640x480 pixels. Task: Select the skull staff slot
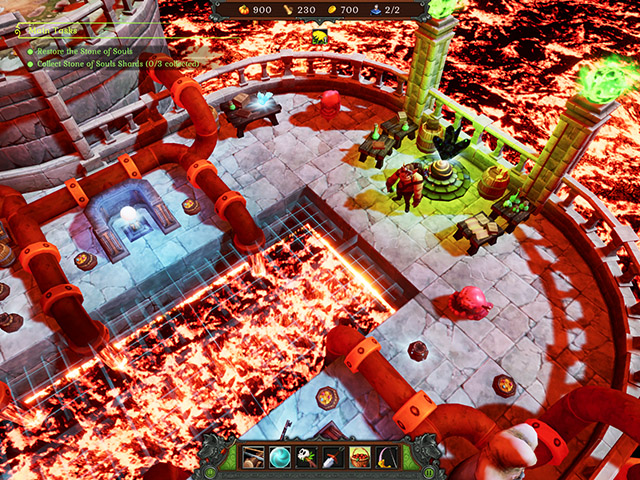point(306,456)
